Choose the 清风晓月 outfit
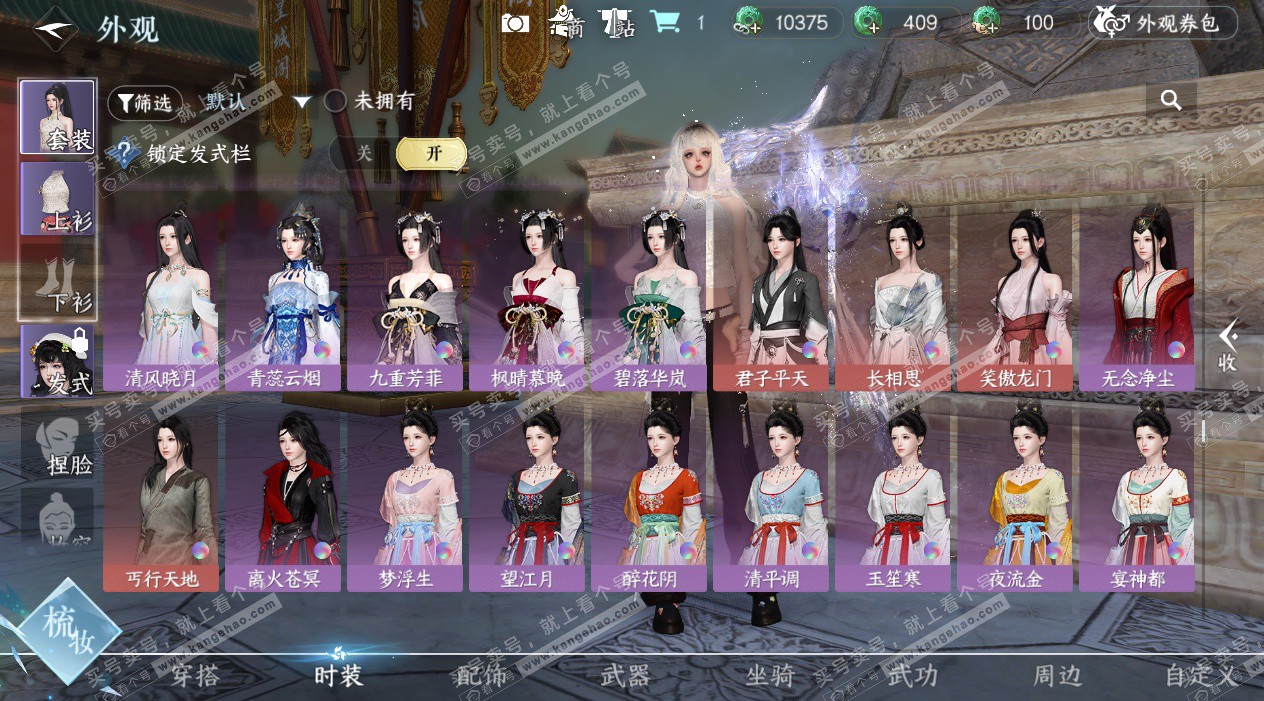 [x=160, y=298]
